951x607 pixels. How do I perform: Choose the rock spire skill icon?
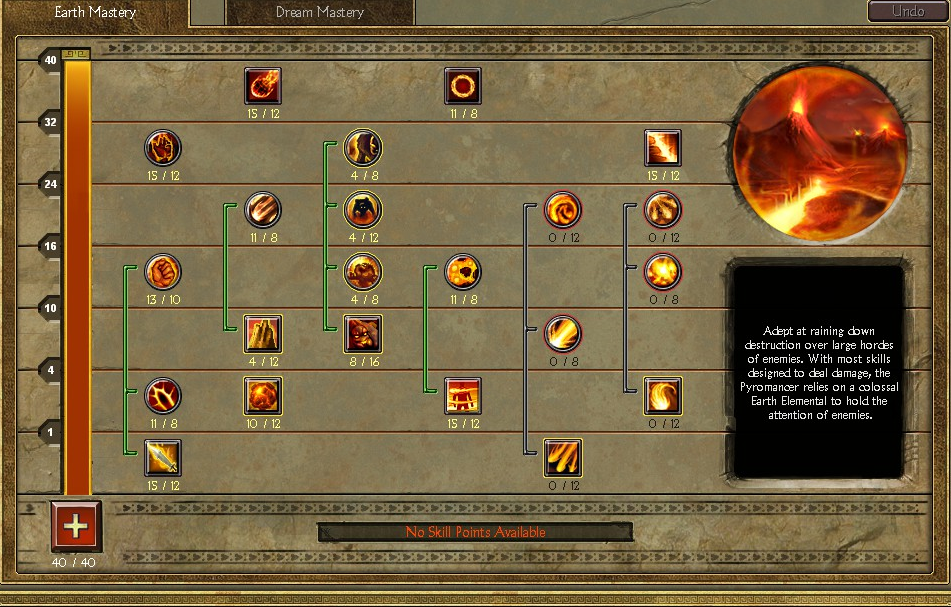pos(263,333)
